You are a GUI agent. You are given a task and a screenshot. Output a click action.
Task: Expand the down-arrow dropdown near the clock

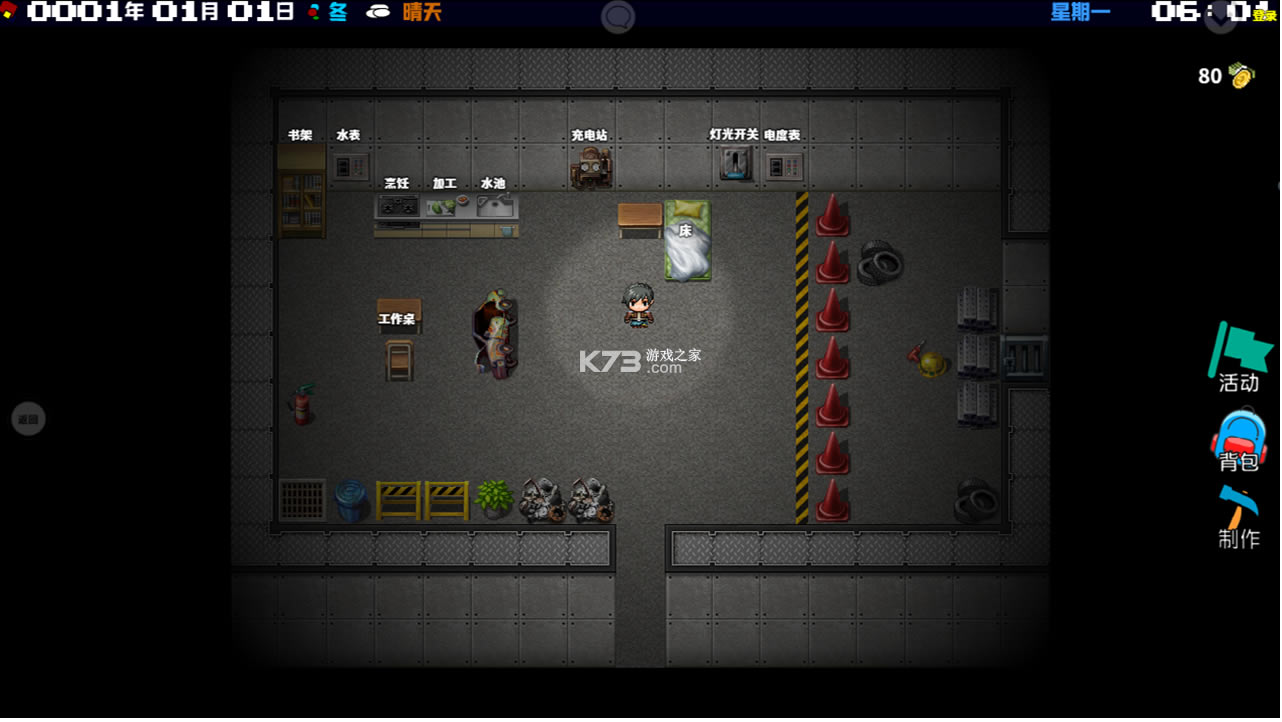(1221, 18)
